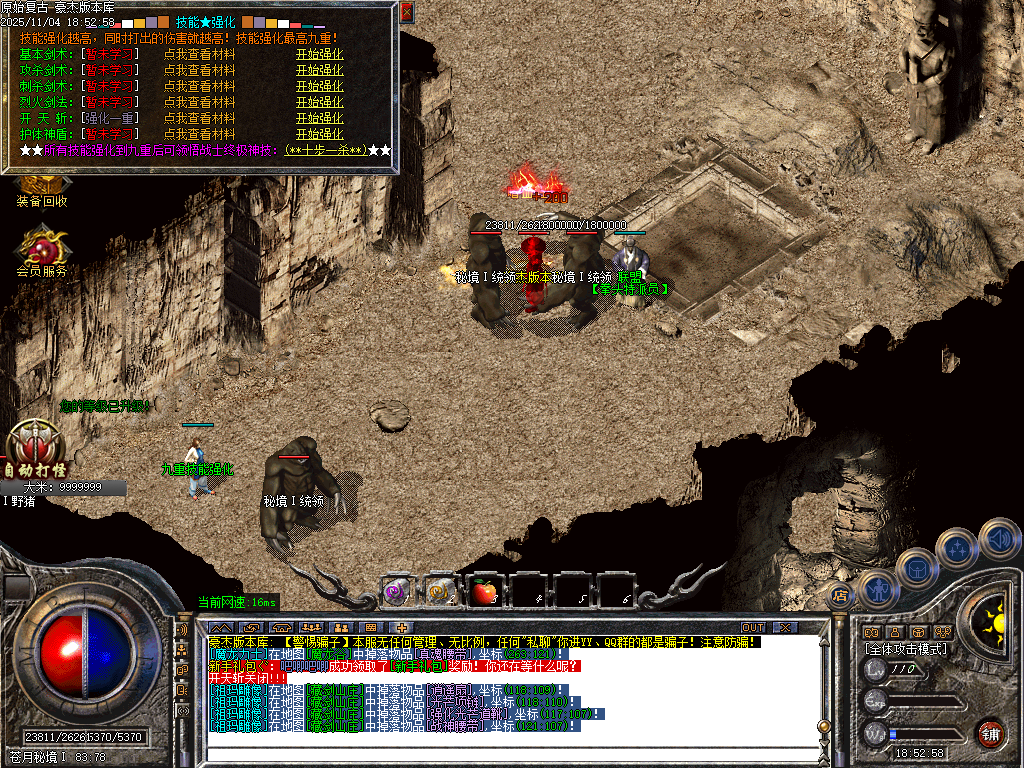View materials for 攻杀剑术

coord(199,70)
